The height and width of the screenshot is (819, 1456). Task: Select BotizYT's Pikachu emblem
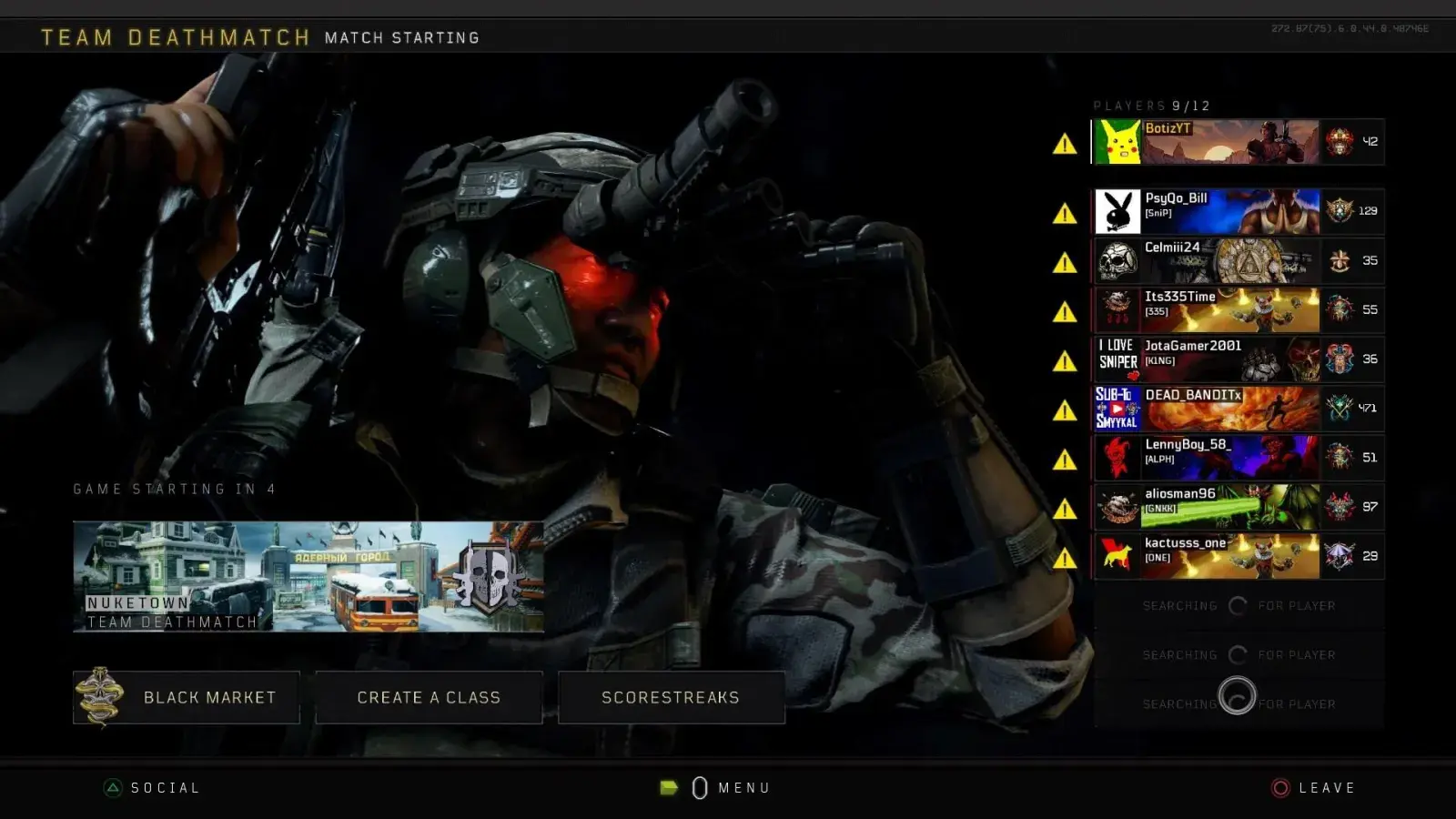pyautogui.click(x=1117, y=142)
